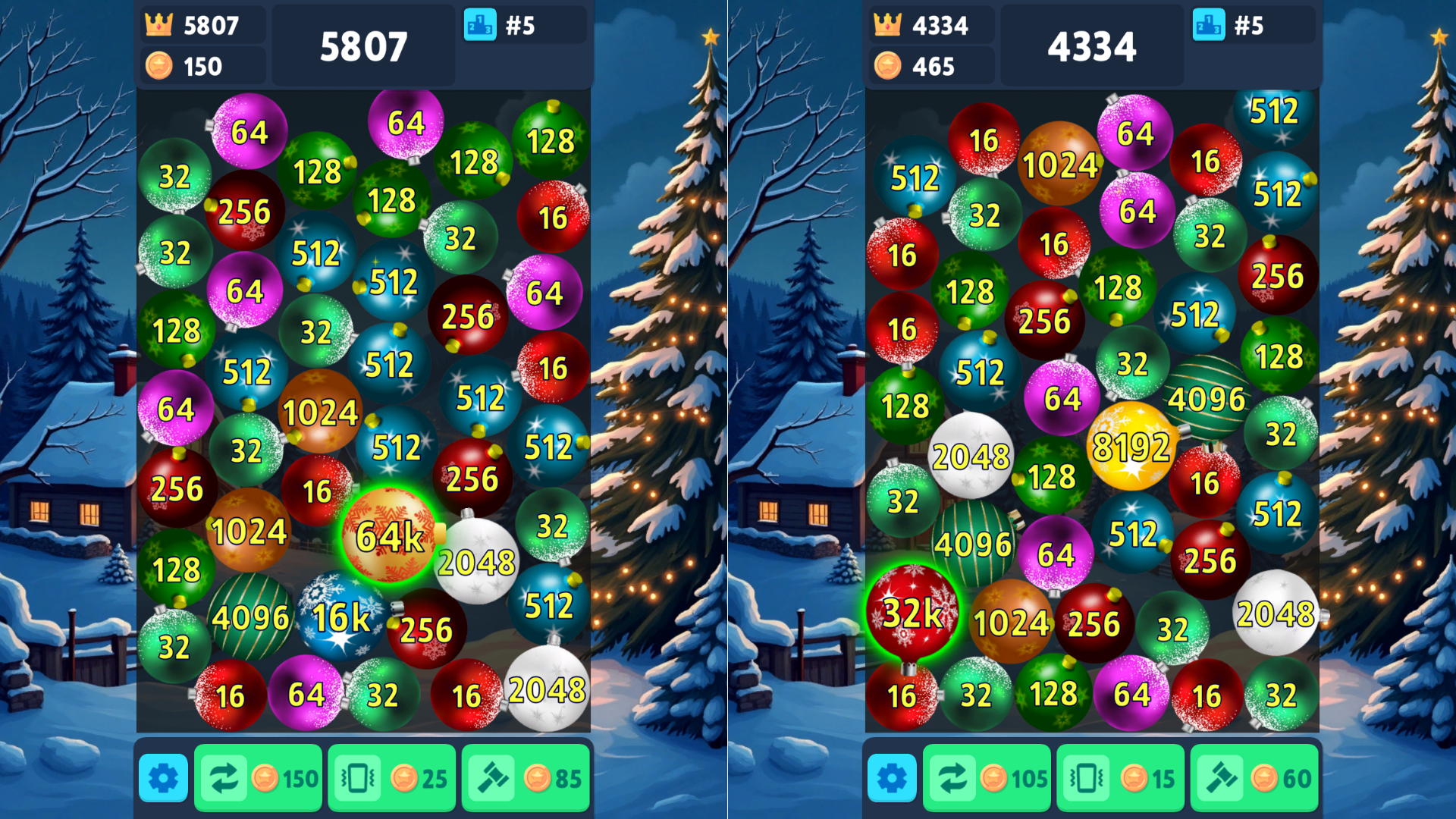Select the shuffle booster costing 150 coins
Screen dimensions: 1456x819
(x=258, y=777)
